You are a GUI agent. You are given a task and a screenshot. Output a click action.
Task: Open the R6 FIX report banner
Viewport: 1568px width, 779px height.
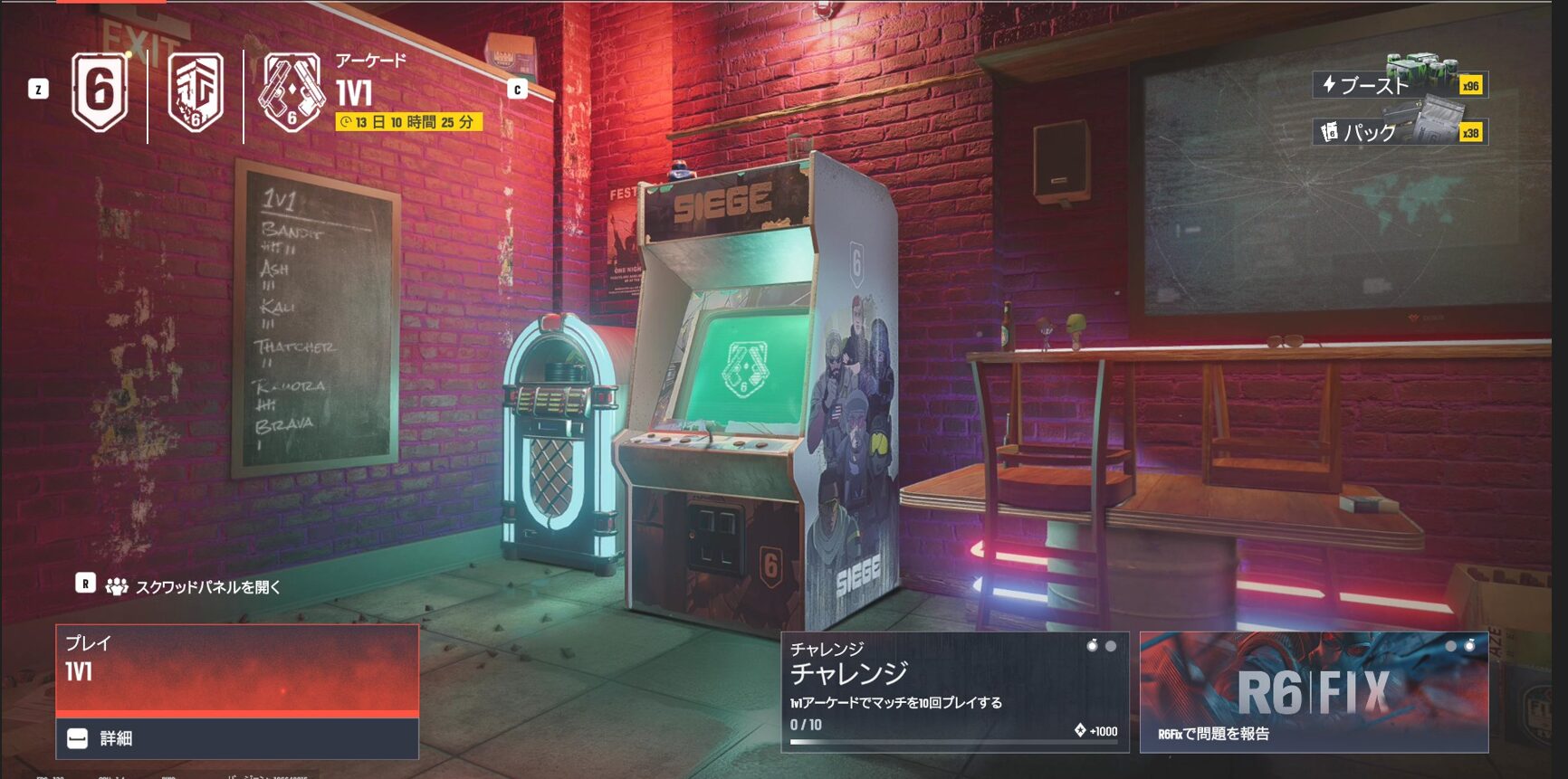coord(1314,692)
